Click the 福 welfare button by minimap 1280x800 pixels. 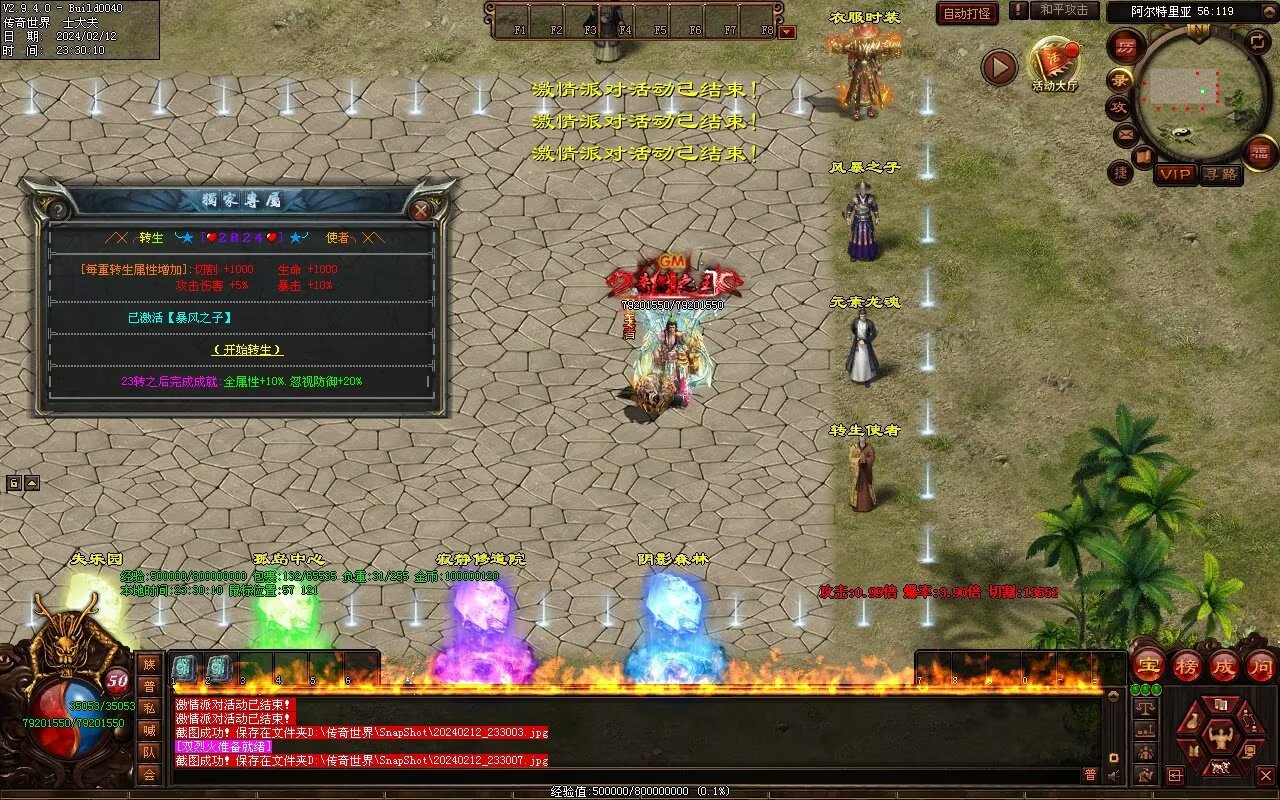click(x=1261, y=152)
